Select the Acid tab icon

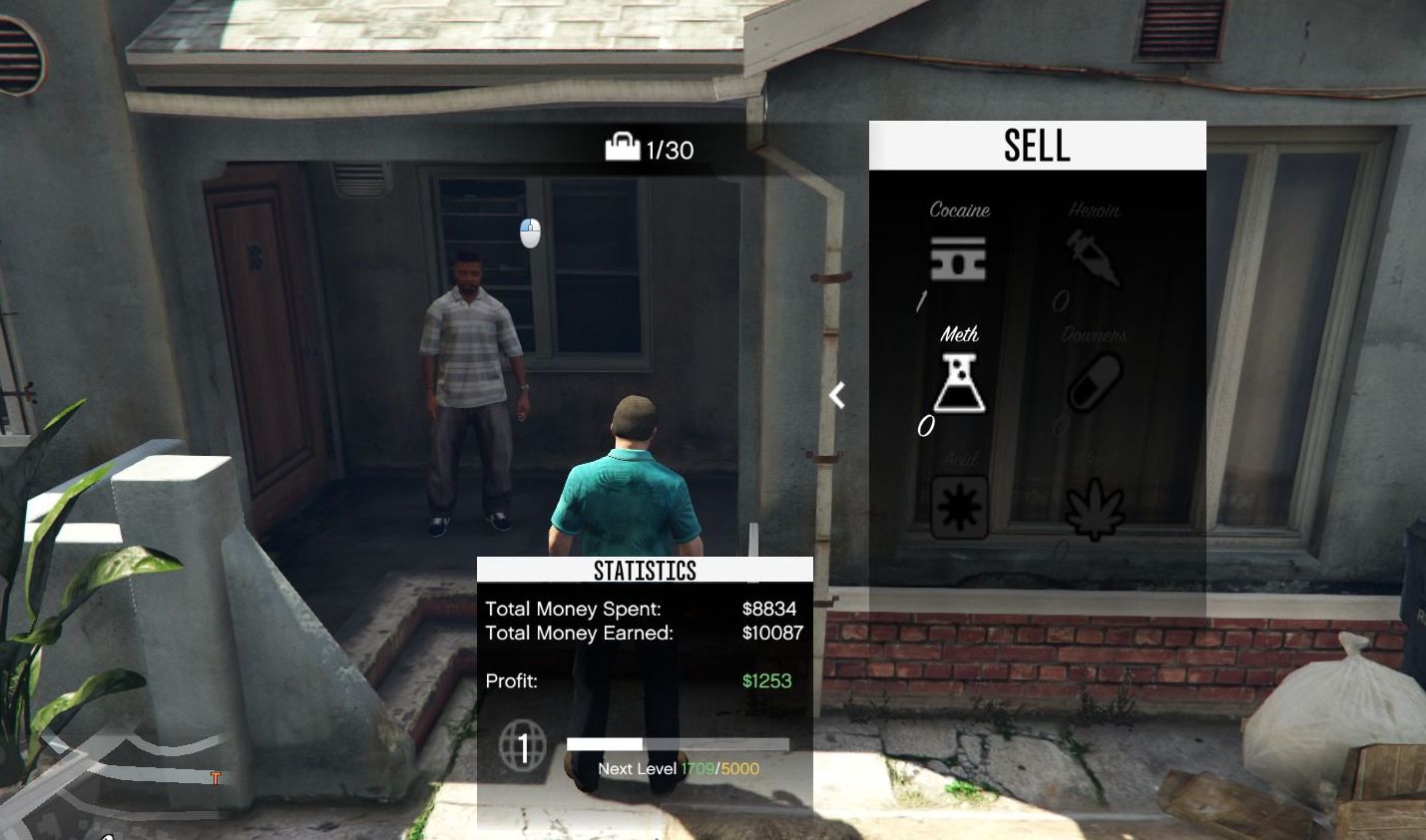(x=959, y=508)
